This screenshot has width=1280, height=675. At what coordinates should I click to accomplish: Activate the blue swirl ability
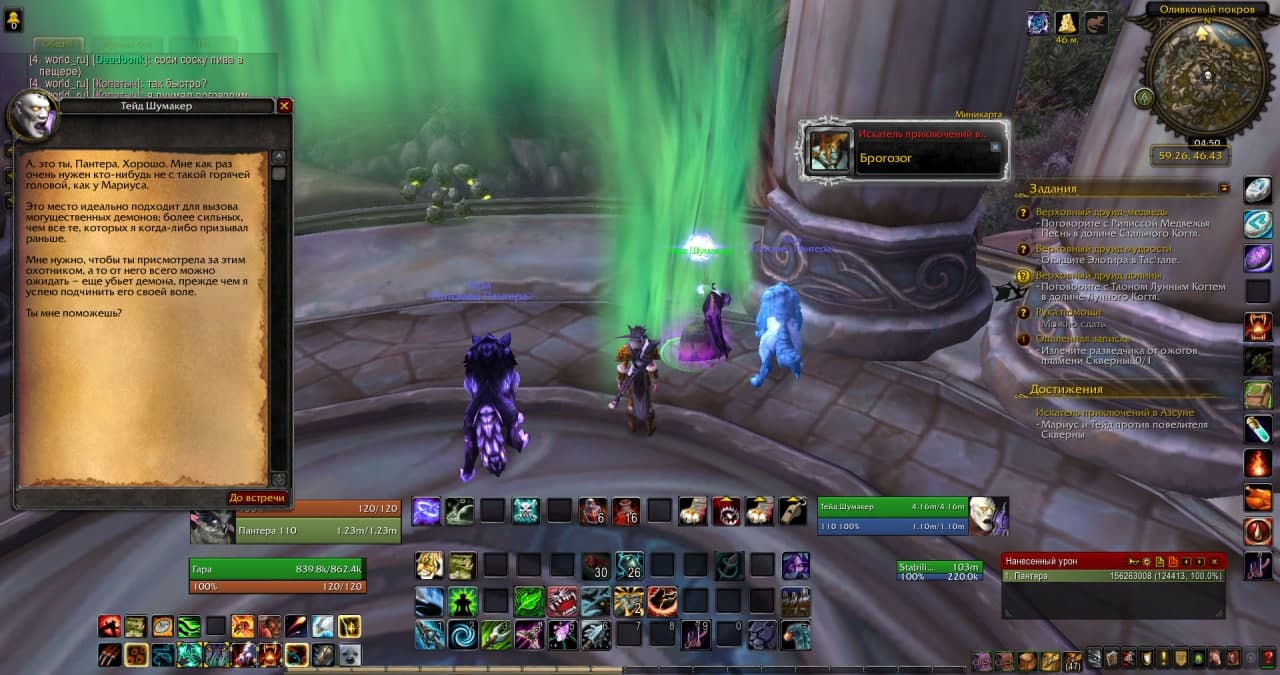pyautogui.click(x=462, y=634)
